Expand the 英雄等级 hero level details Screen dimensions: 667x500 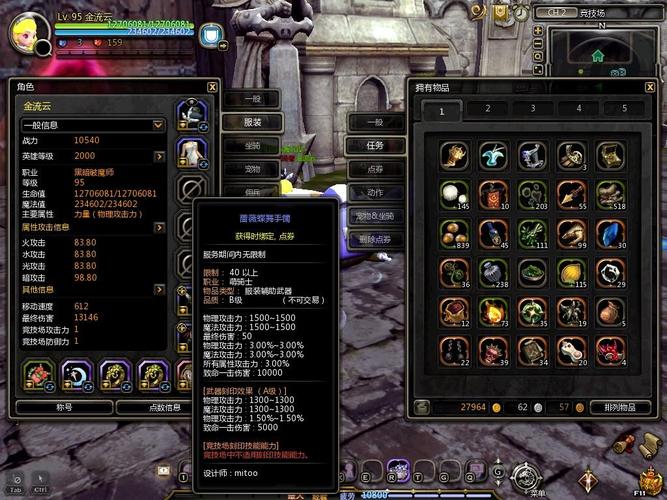coord(158,156)
